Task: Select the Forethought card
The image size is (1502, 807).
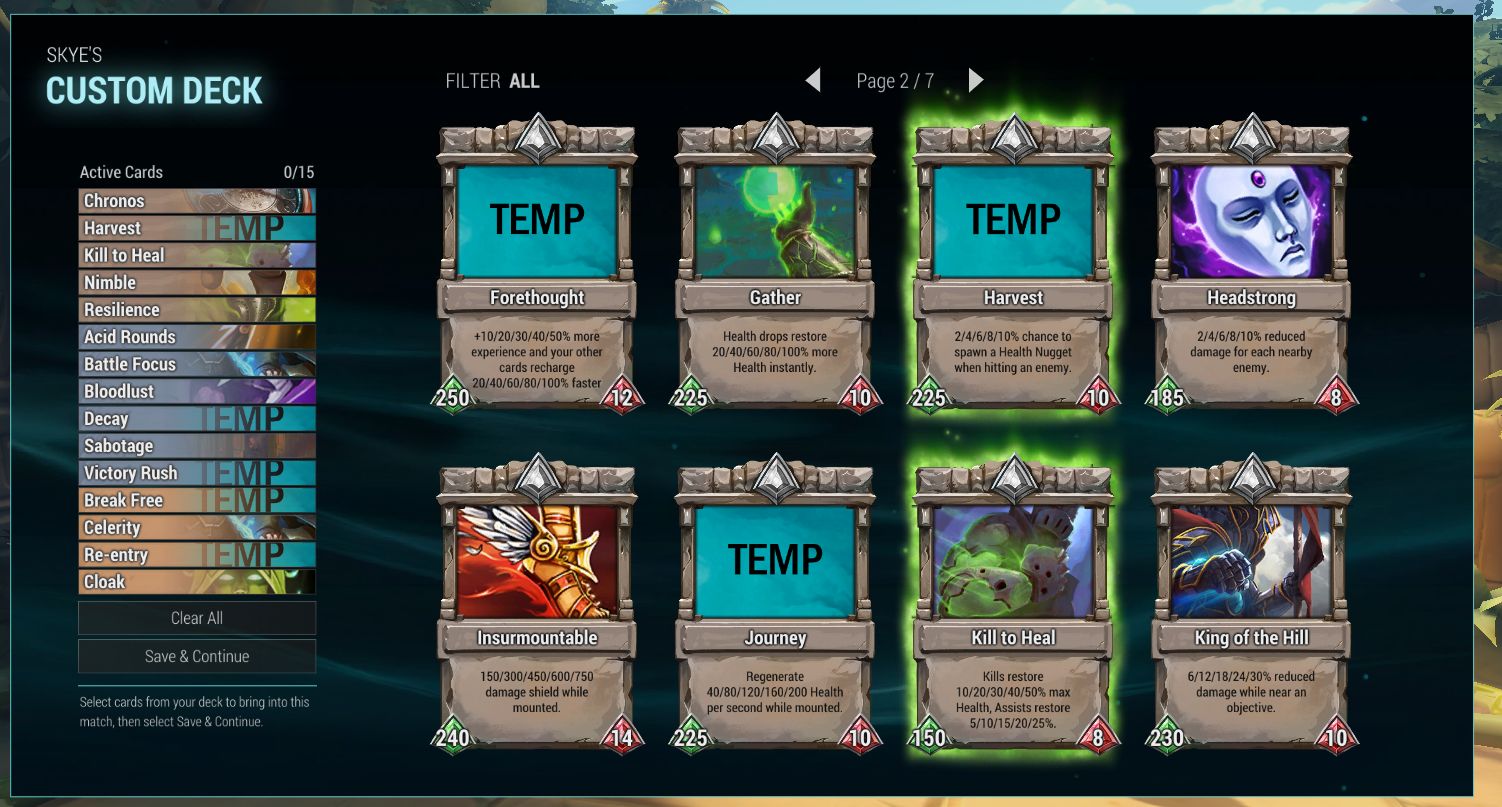Action: pos(537,265)
